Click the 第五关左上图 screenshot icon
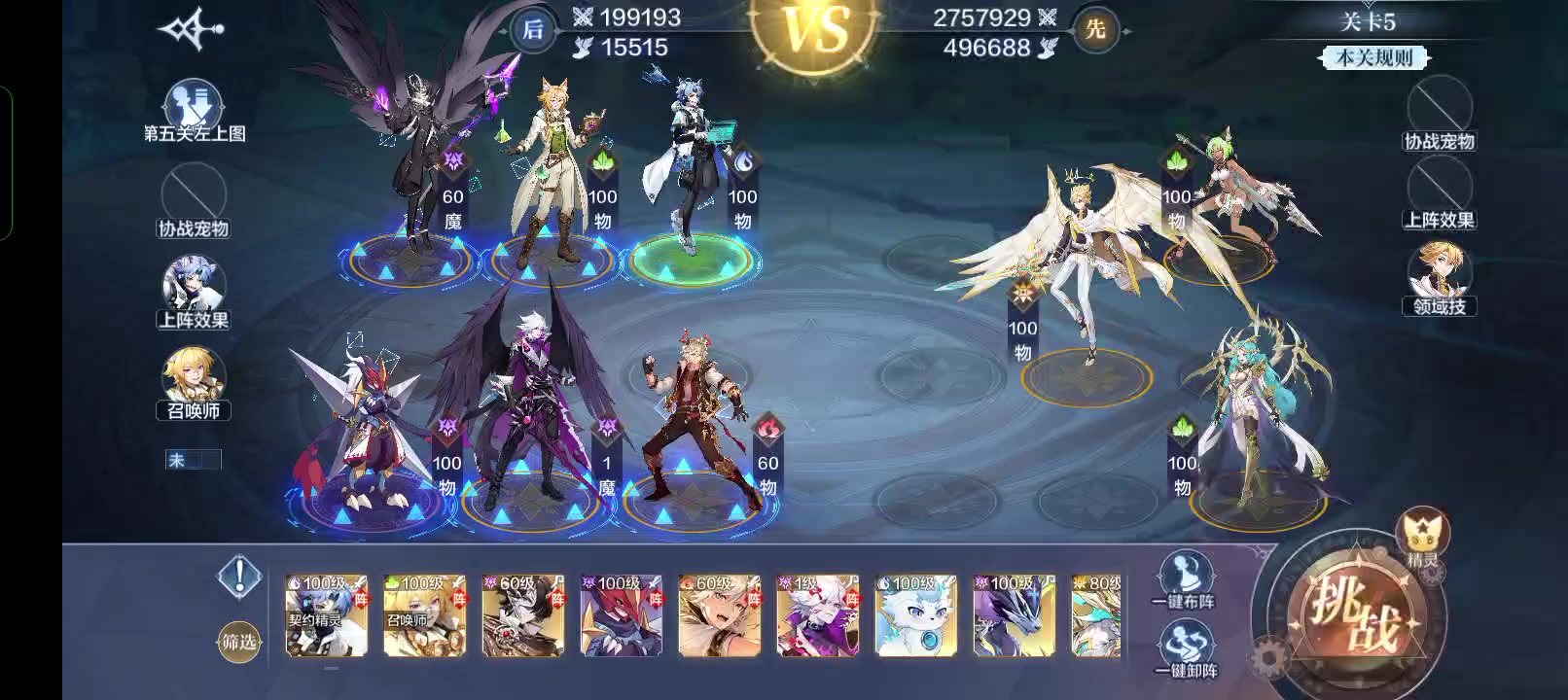 tap(192, 105)
